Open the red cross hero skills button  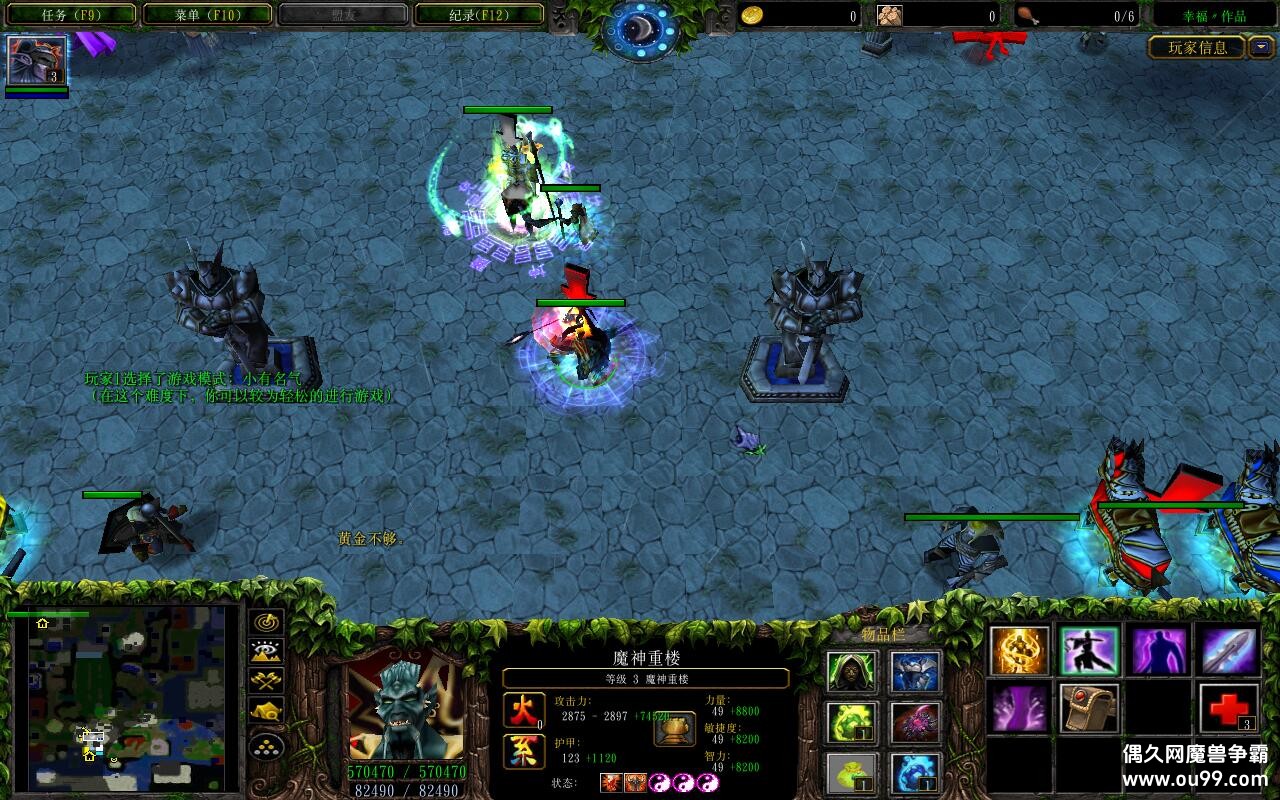(x=1229, y=709)
